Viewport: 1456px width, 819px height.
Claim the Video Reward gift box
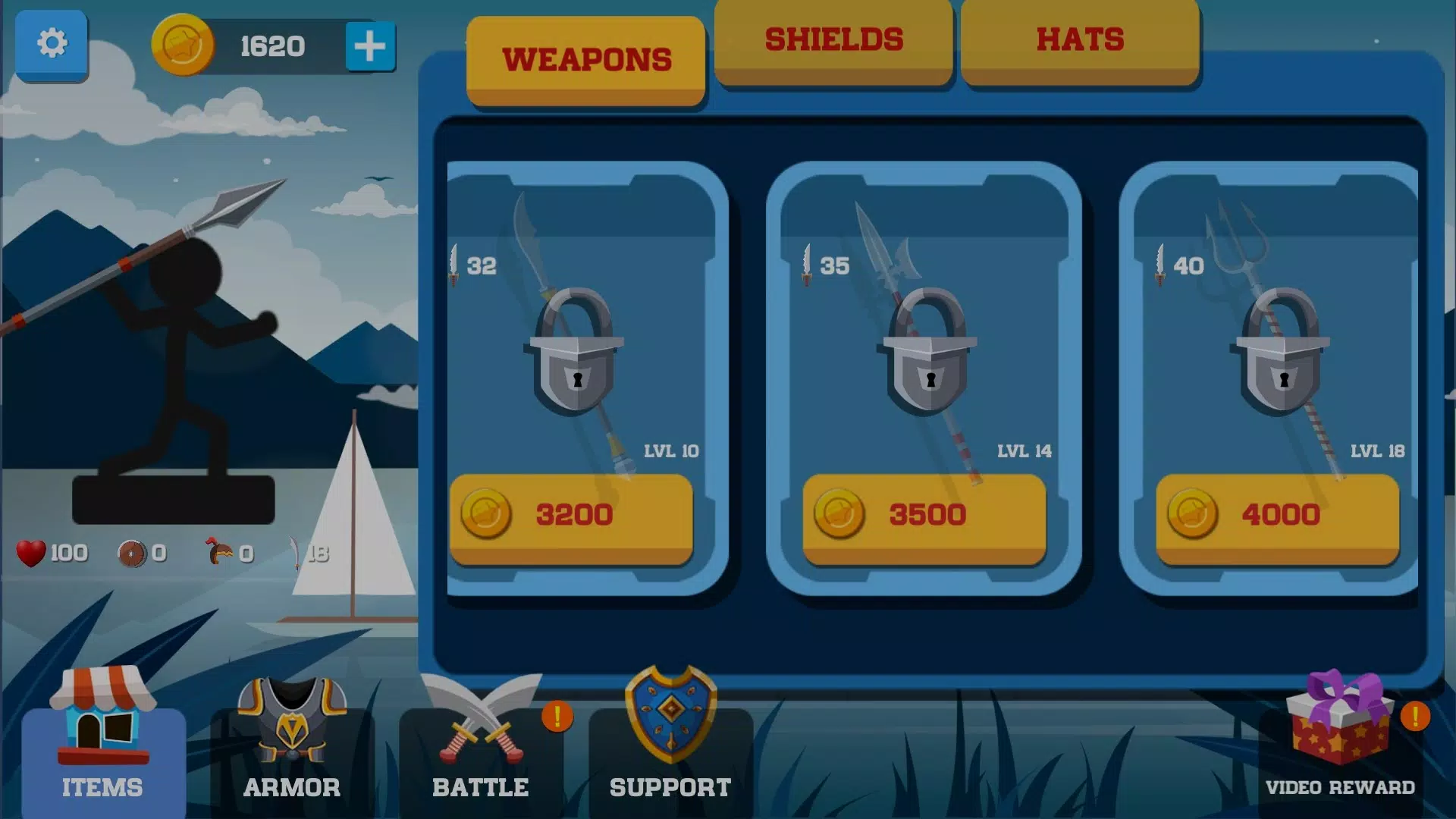[1340, 739]
